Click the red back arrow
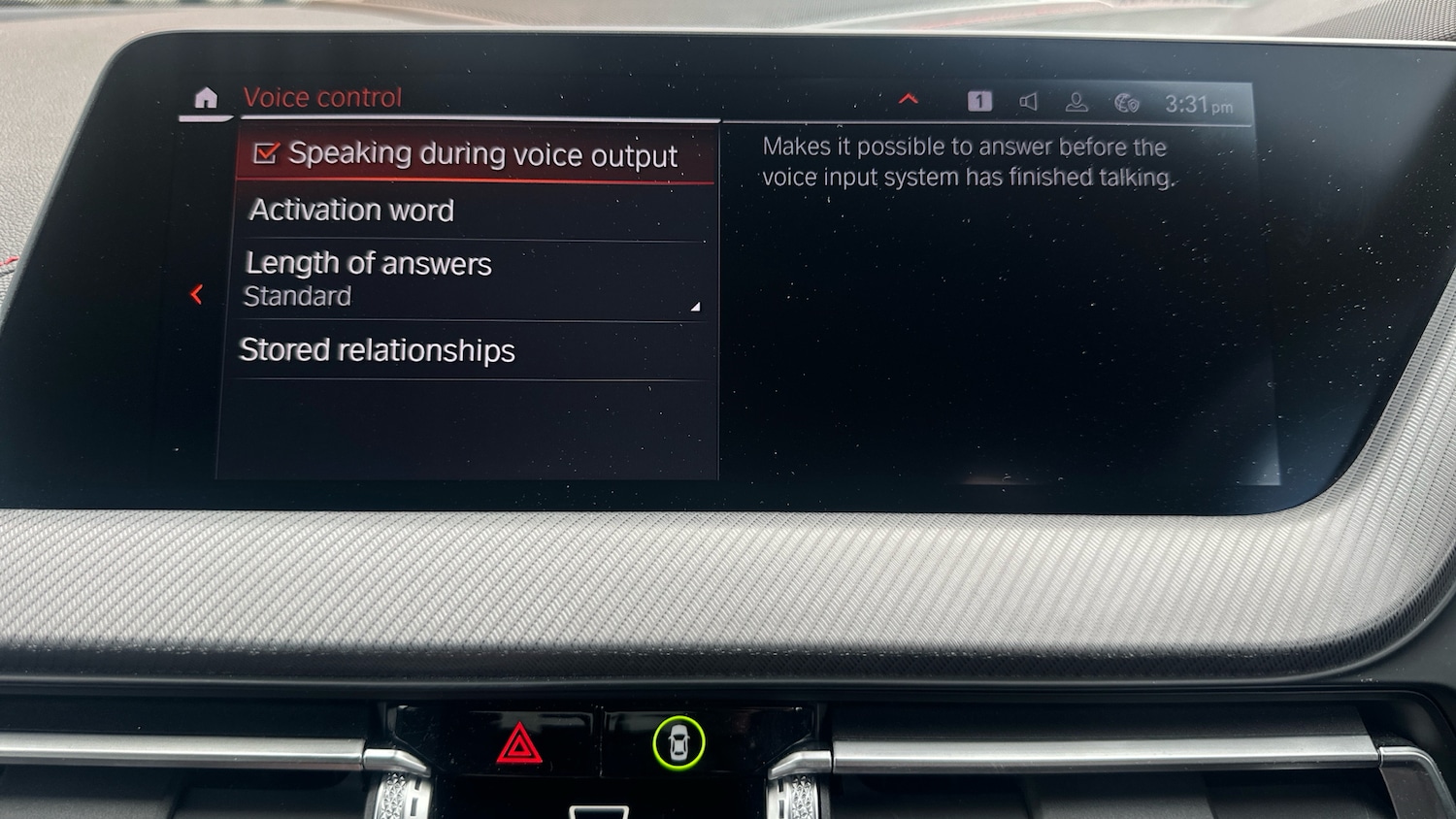 click(x=197, y=294)
